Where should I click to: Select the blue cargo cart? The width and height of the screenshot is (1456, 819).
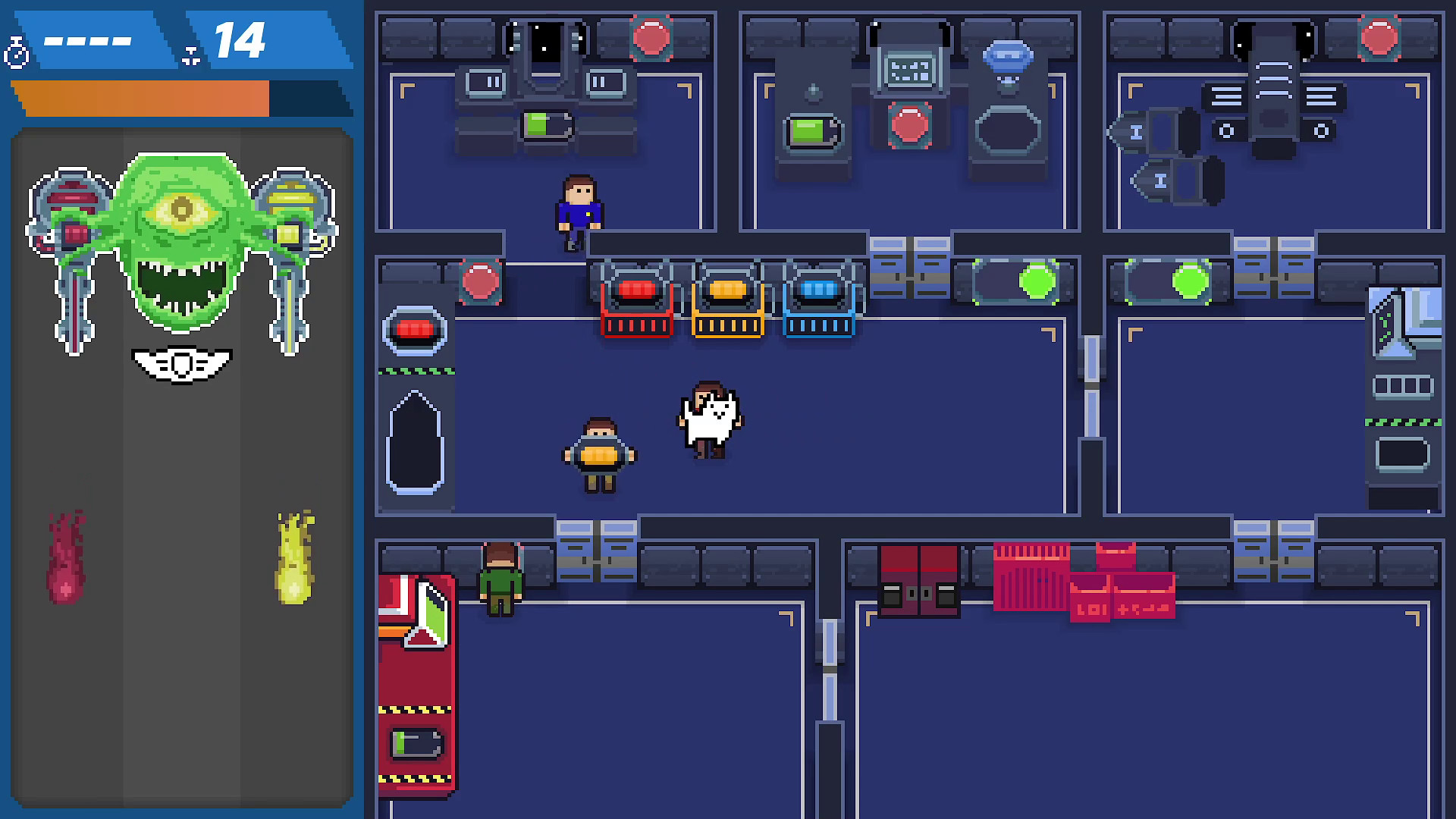[x=819, y=307]
